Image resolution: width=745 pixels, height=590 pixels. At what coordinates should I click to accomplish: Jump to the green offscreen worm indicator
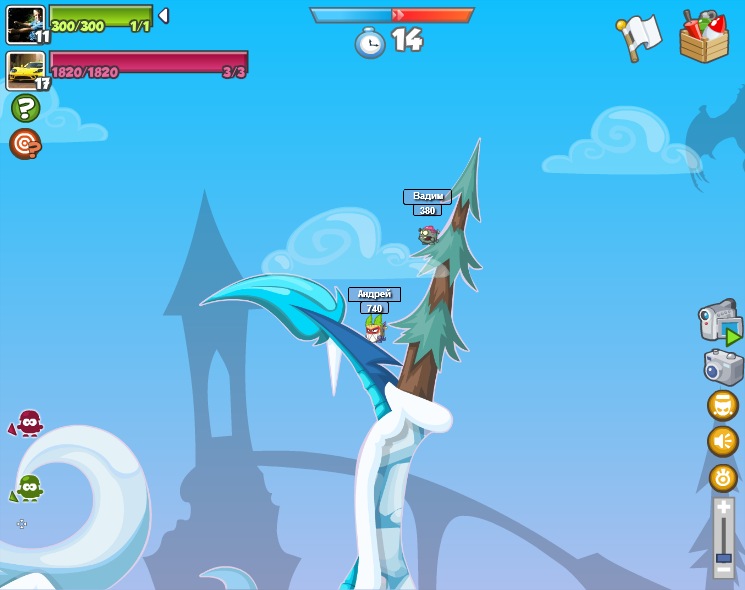point(27,488)
